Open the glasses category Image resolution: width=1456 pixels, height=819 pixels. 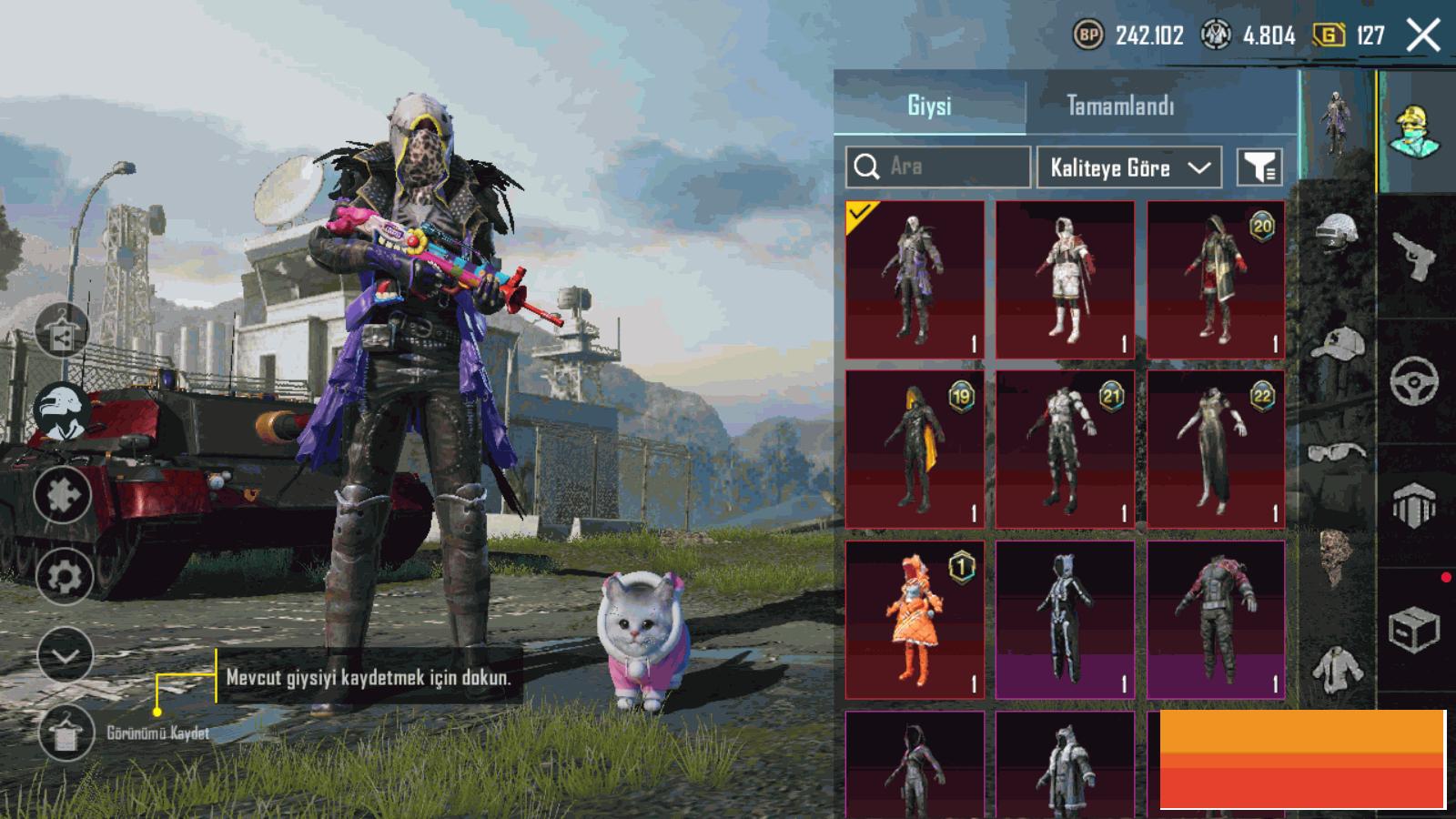[1337, 451]
